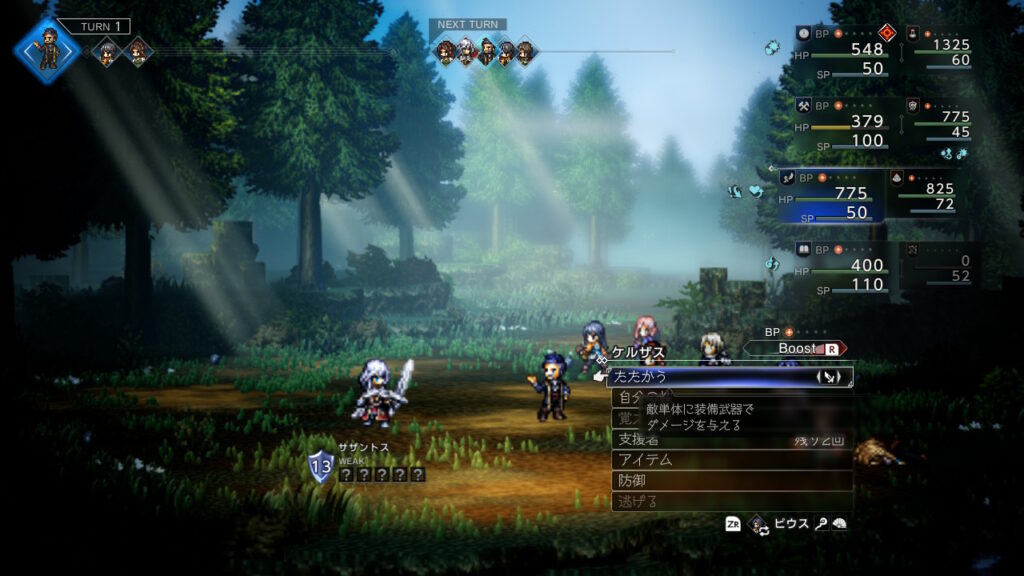Select the party panel showing 400 HP

coord(841,266)
